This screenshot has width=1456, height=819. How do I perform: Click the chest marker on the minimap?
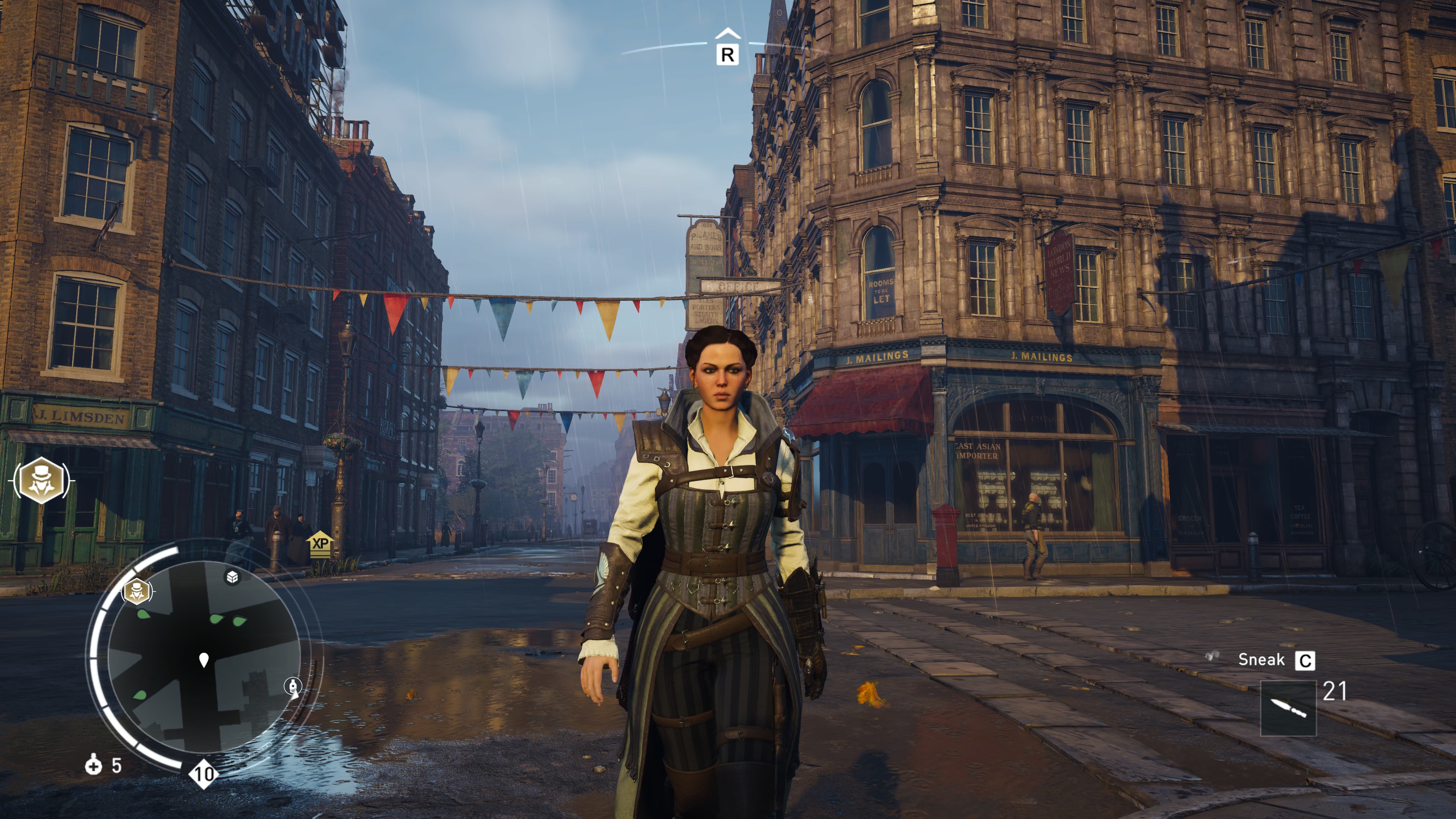point(232,577)
